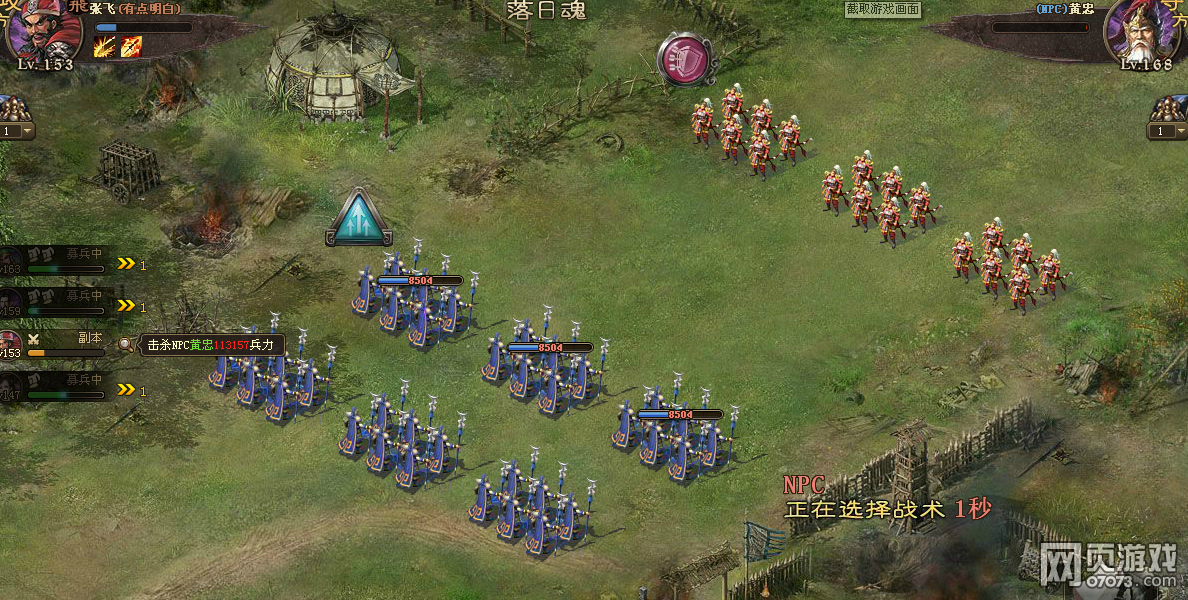Click Huang Zhong's NPC portrait

(x=1143, y=30)
